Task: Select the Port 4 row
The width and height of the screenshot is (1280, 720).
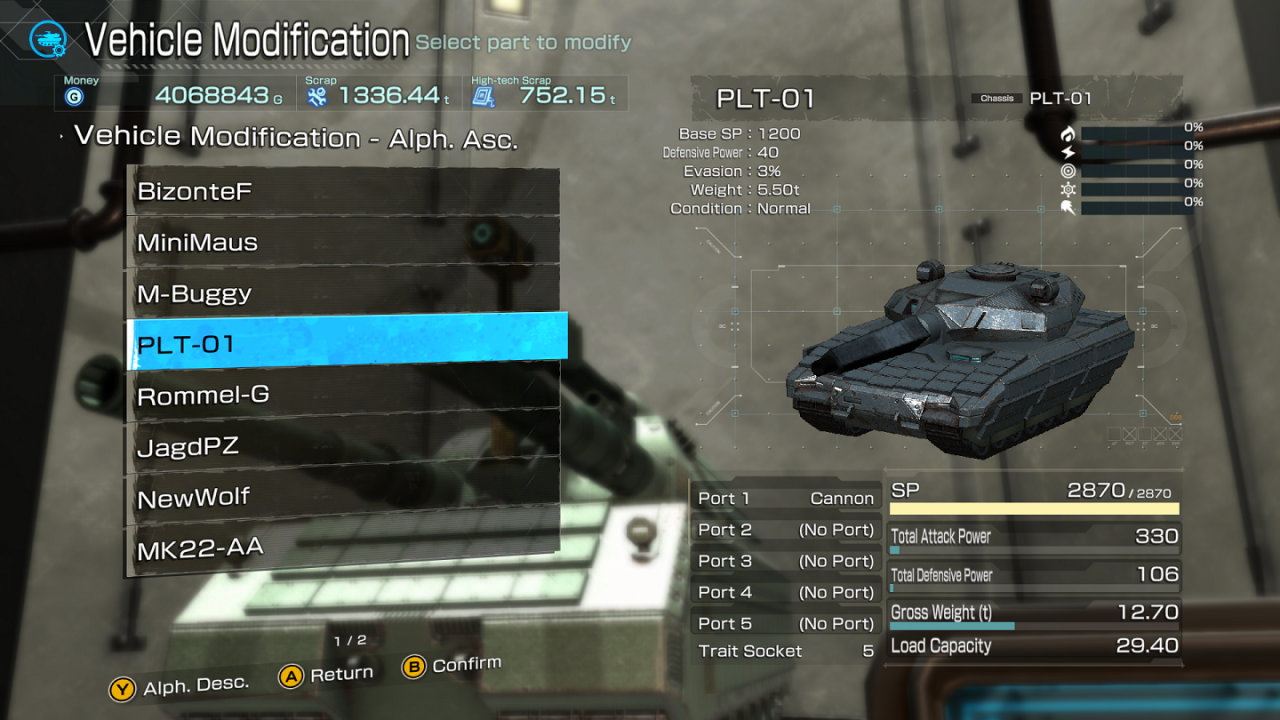Action: 785,592
